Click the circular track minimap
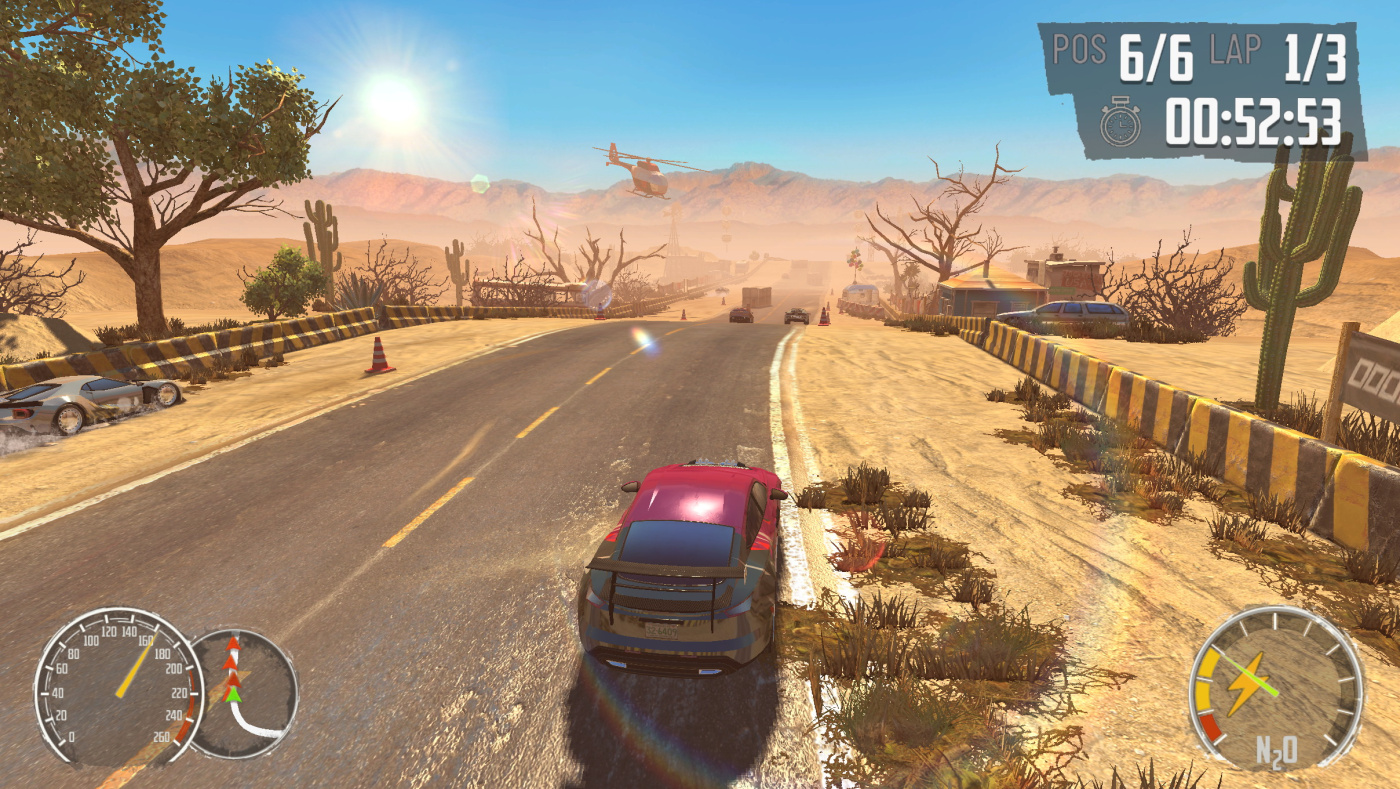Viewport: 1400px width, 789px height. [246, 693]
